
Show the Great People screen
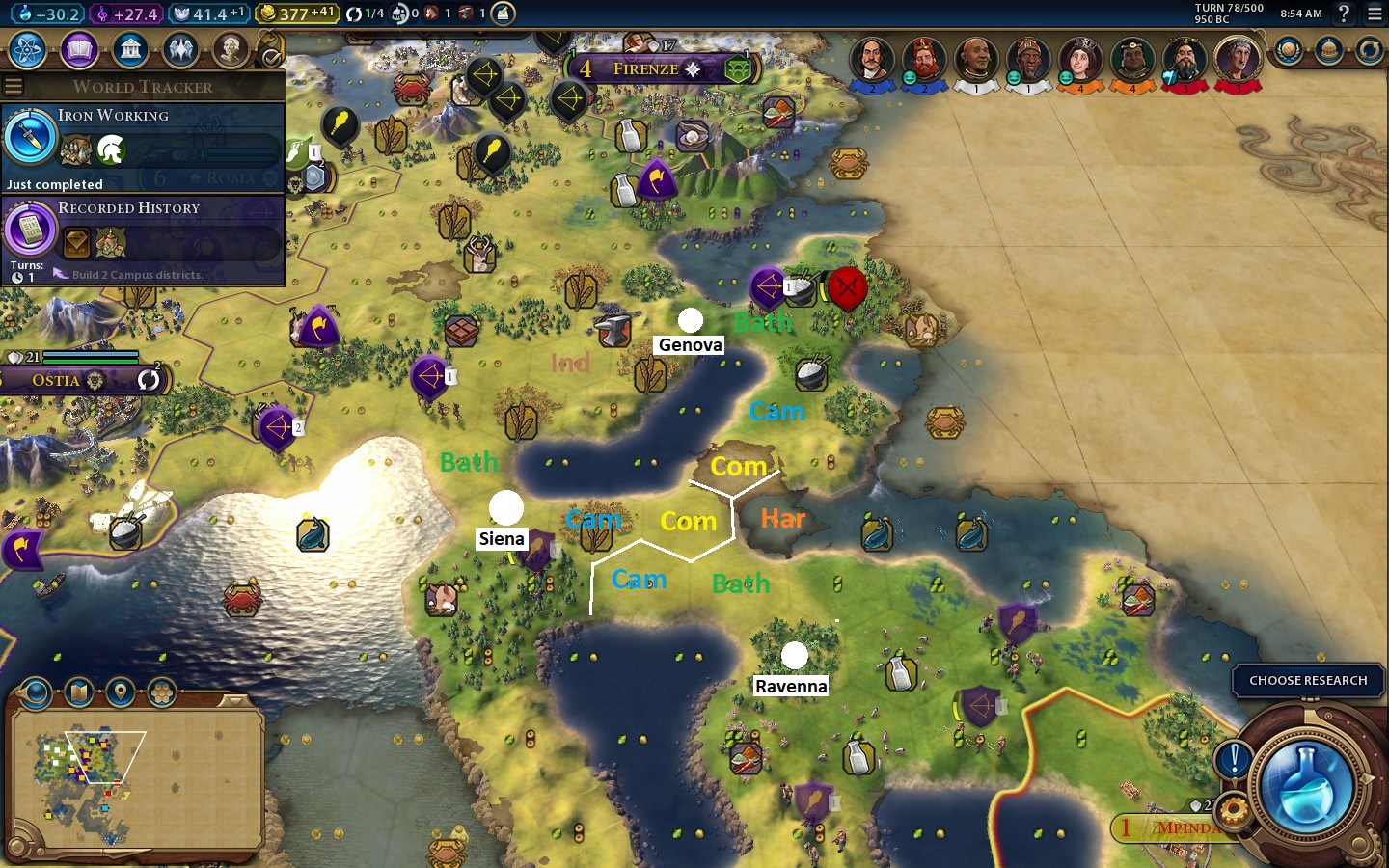pos(231,49)
